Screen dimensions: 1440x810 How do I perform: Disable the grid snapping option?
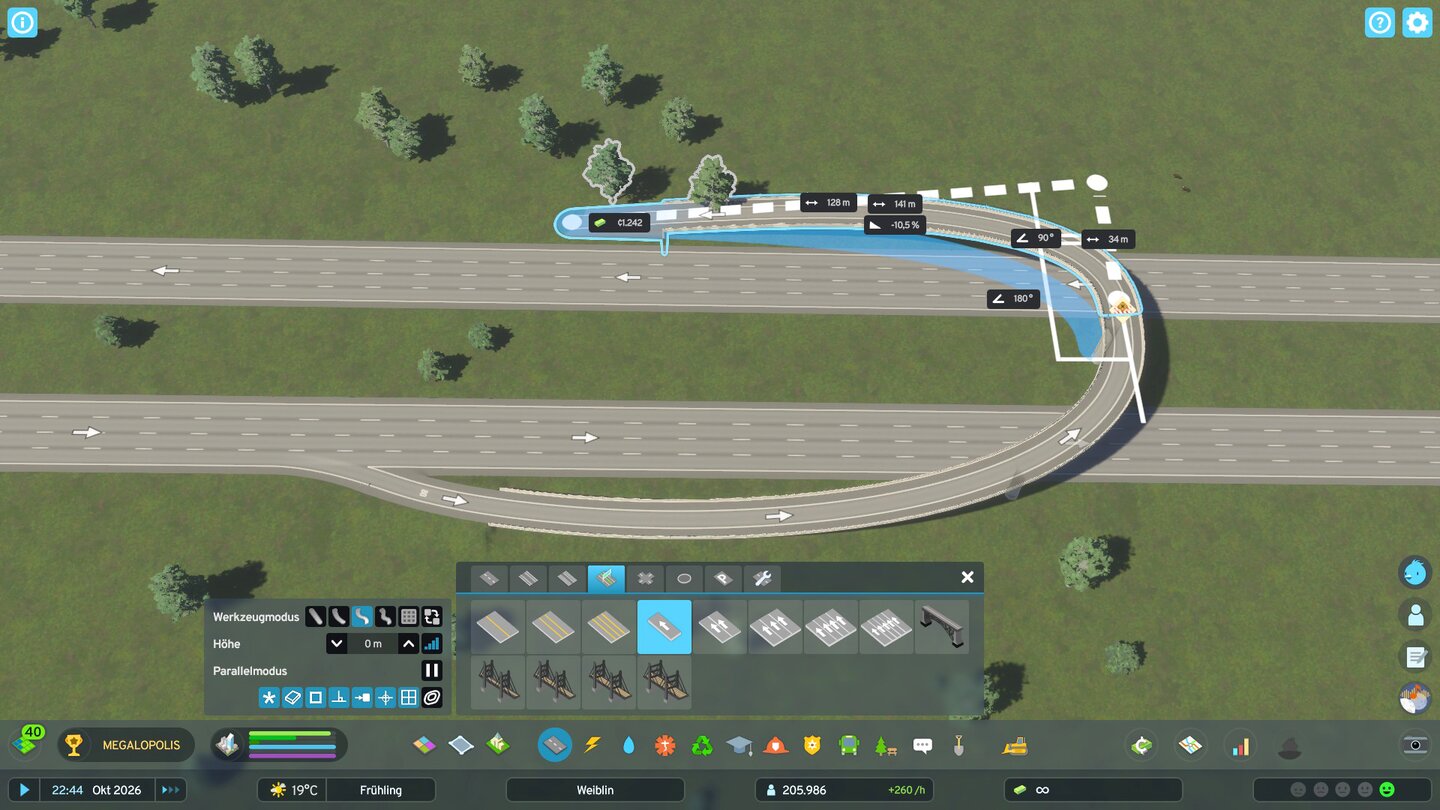(408, 697)
